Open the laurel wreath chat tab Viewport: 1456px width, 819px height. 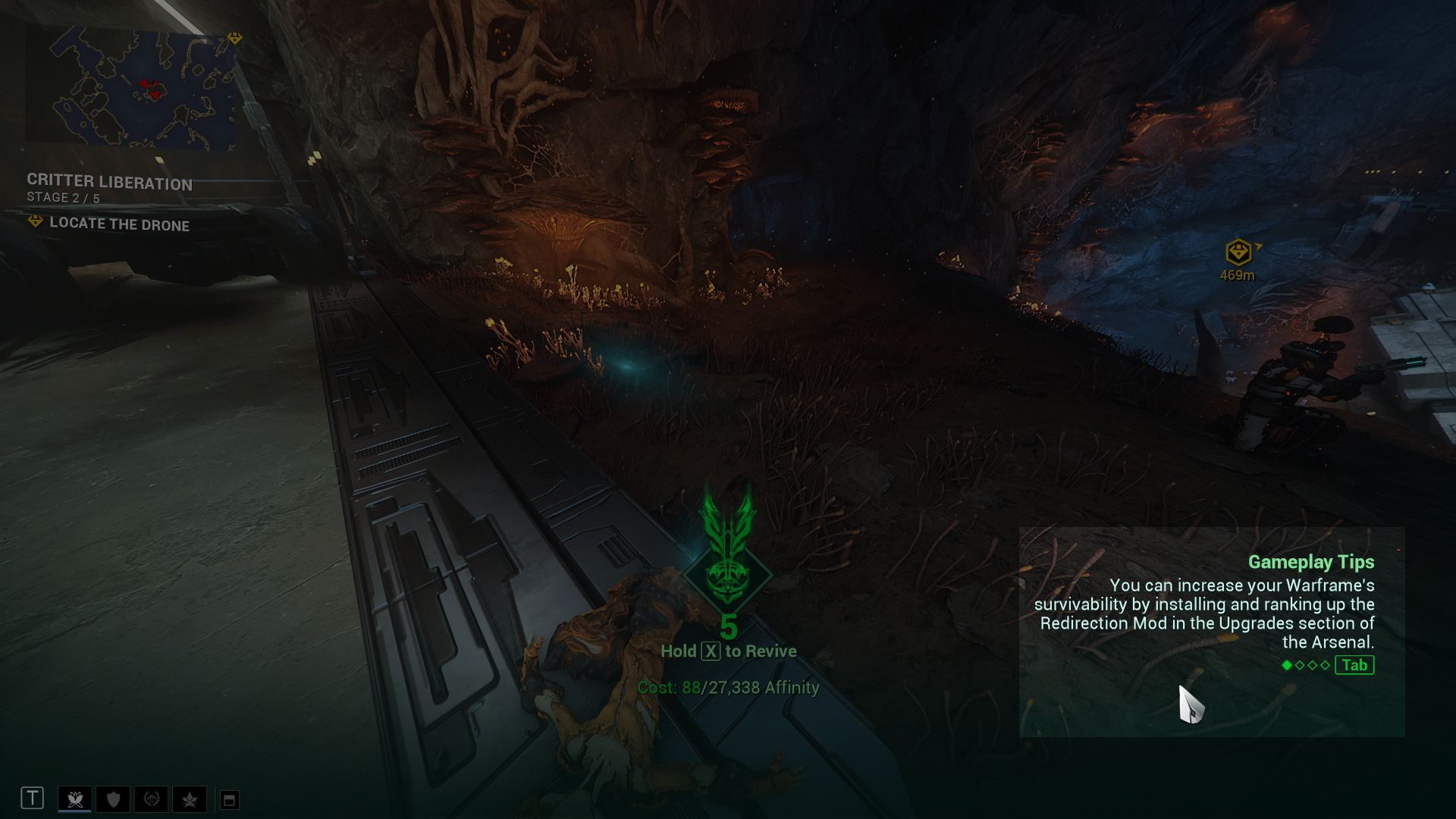[152, 799]
